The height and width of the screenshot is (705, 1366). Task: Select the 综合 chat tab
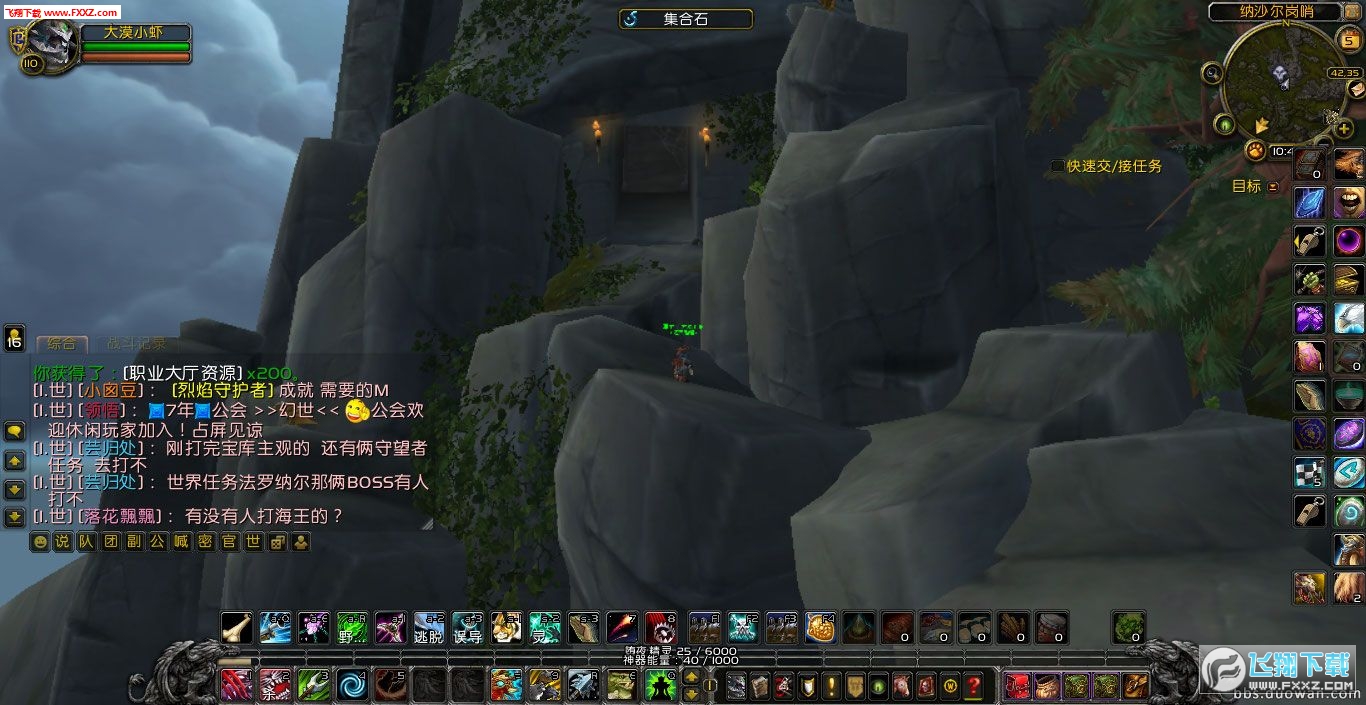click(62, 344)
